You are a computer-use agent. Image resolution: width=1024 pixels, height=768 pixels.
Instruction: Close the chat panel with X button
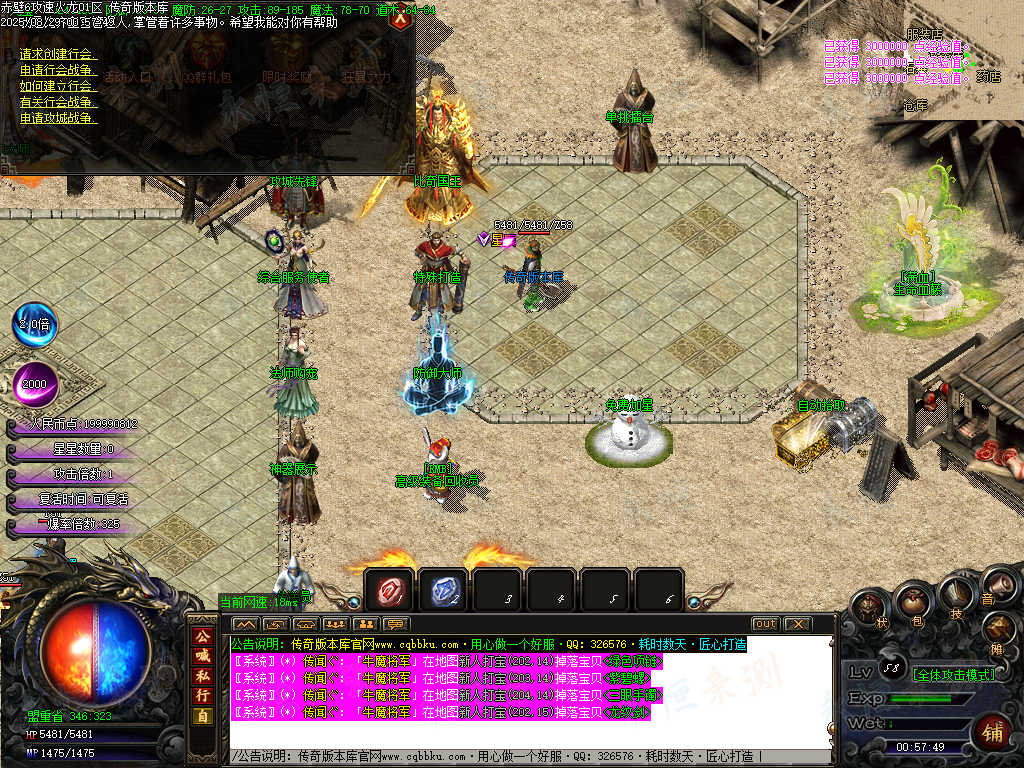pos(796,624)
